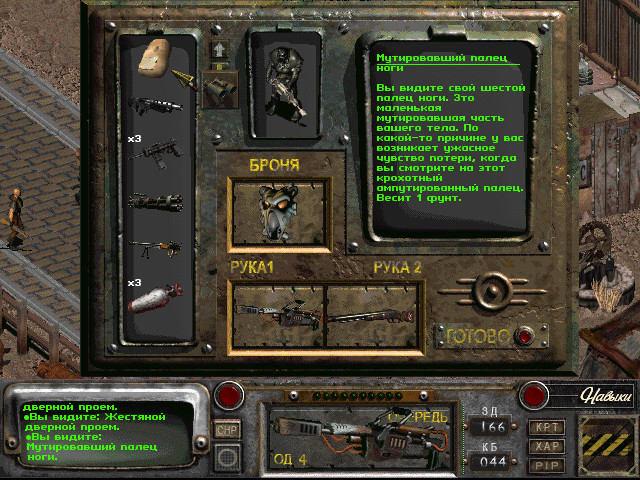This screenshot has width=640, height=480.
Task: Open the character sheet via ХАР button
Action: coord(547,446)
